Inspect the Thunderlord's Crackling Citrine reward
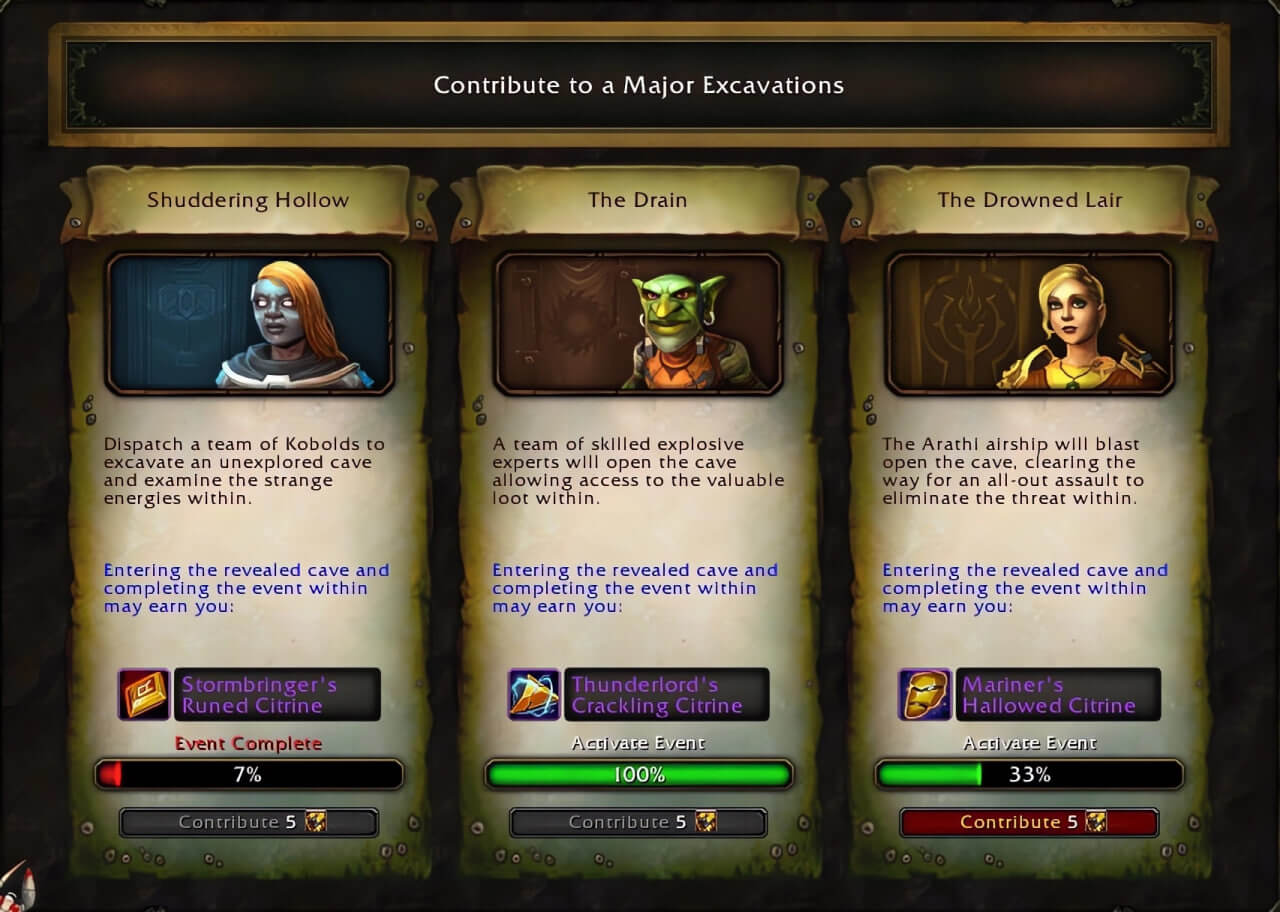This screenshot has width=1280, height=912. (535, 695)
